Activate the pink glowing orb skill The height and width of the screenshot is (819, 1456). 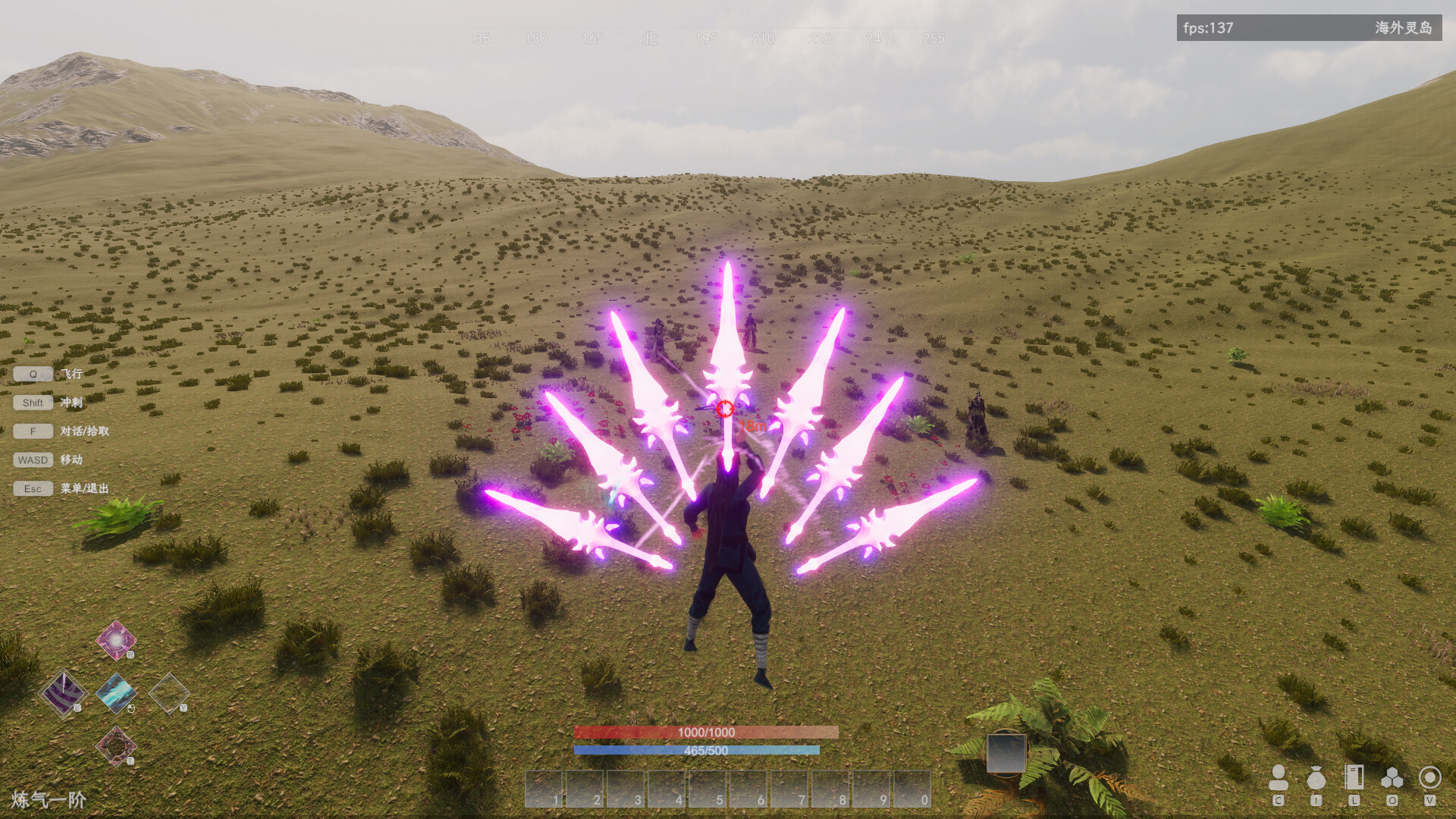(x=116, y=640)
